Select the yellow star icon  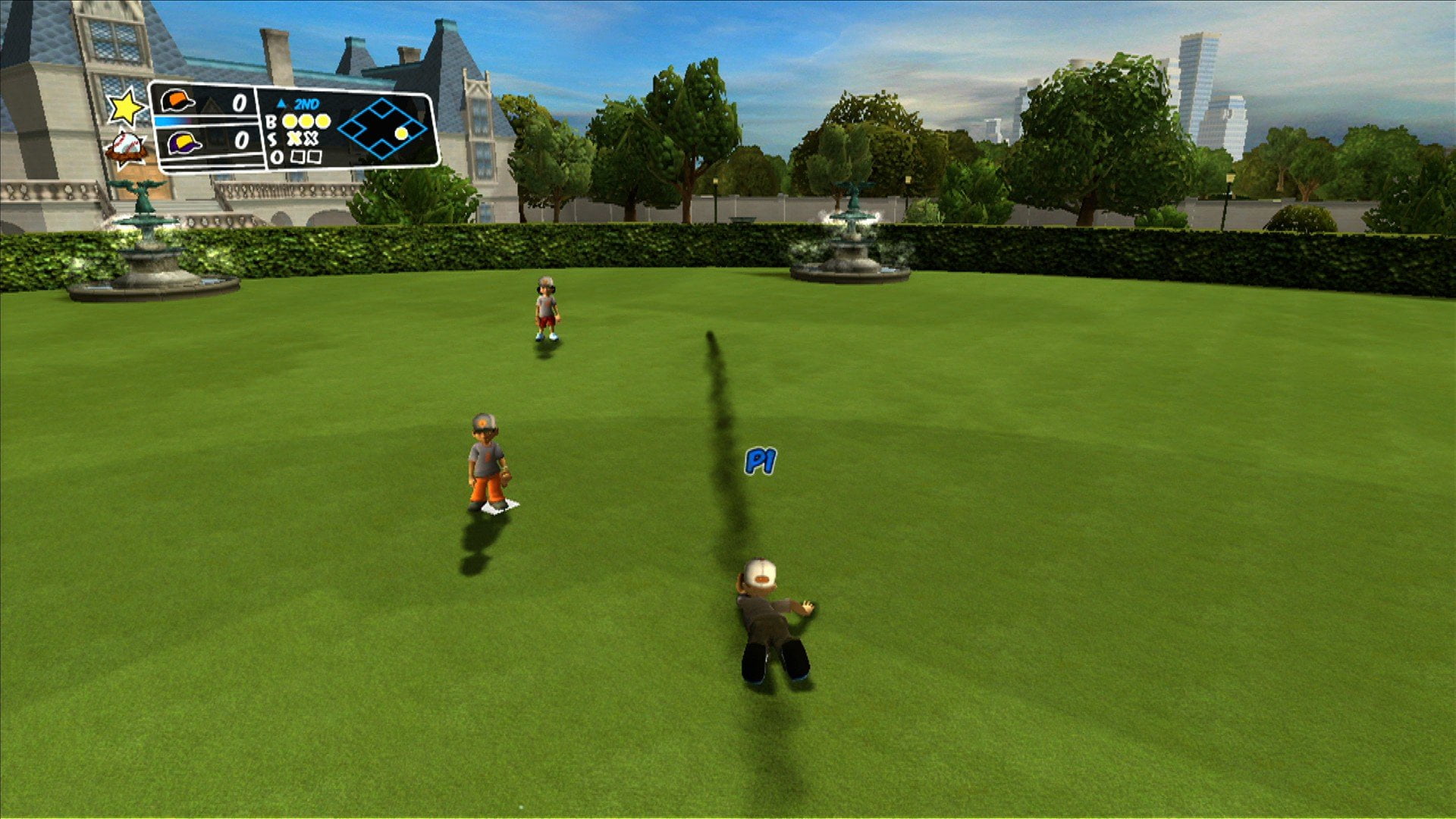[125, 107]
